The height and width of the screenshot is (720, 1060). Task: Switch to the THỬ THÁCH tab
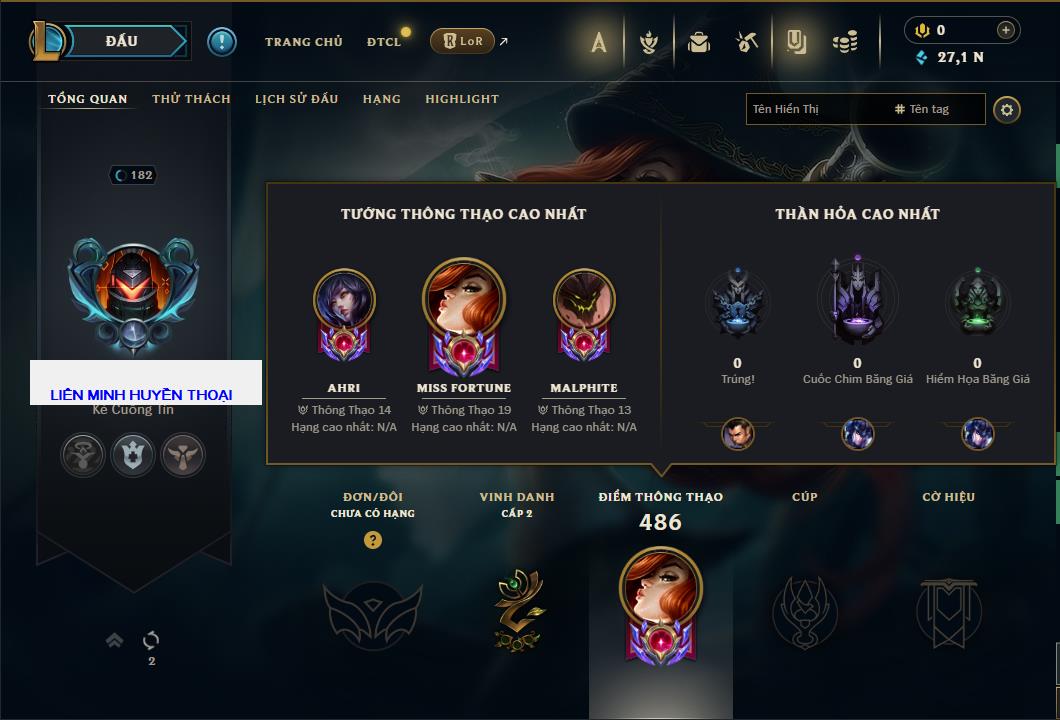tap(191, 99)
